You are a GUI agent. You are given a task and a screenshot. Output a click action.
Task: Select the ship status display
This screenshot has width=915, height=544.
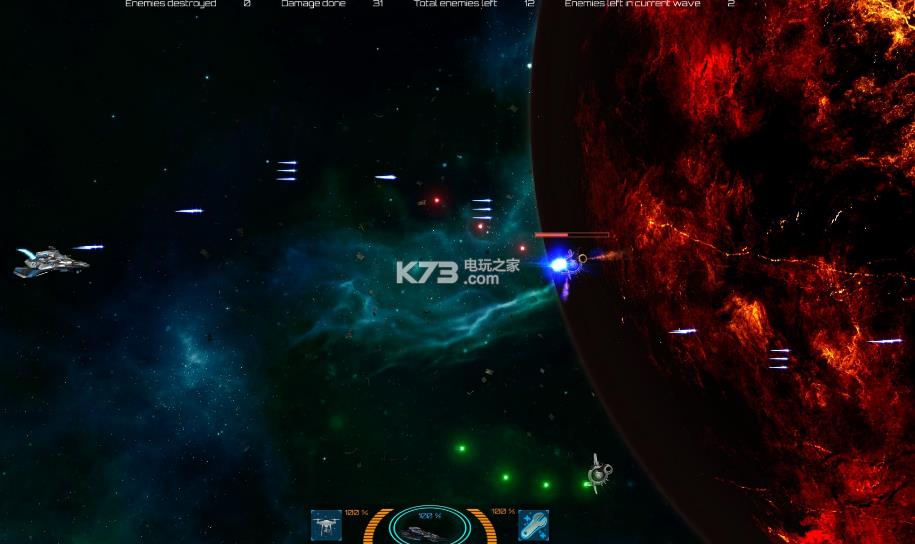430,528
